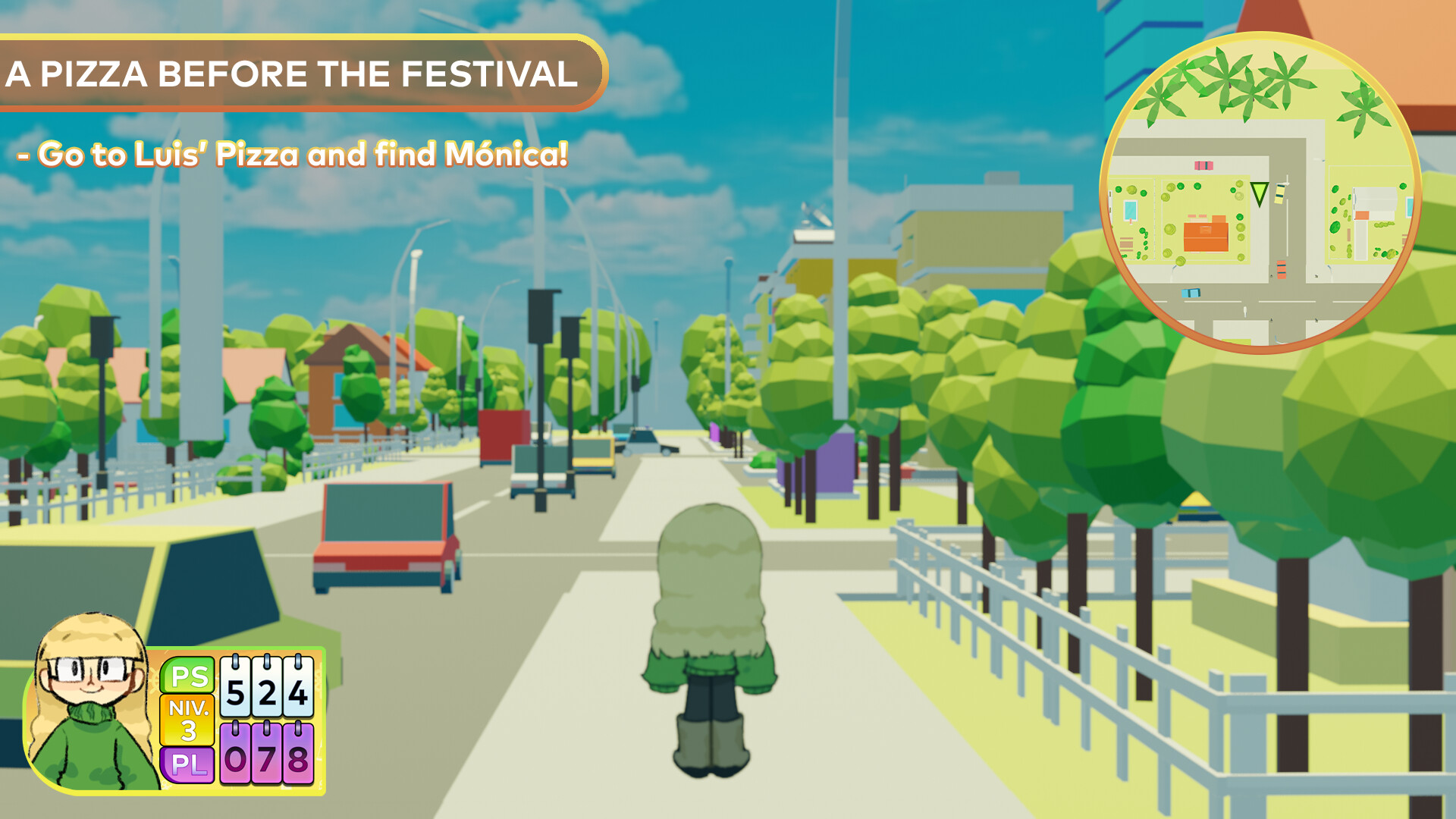Image resolution: width=1456 pixels, height=819 pixels.
Task: Click the blue car icon on the minimap
Action: pos(1192,291)
